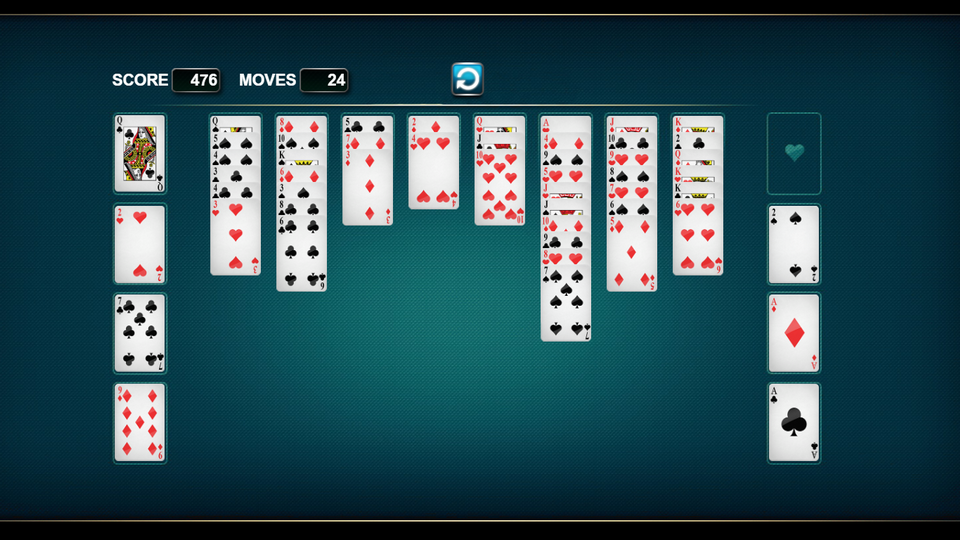
Task: Click the ace of clubs foundation pile
Action: 794,422
